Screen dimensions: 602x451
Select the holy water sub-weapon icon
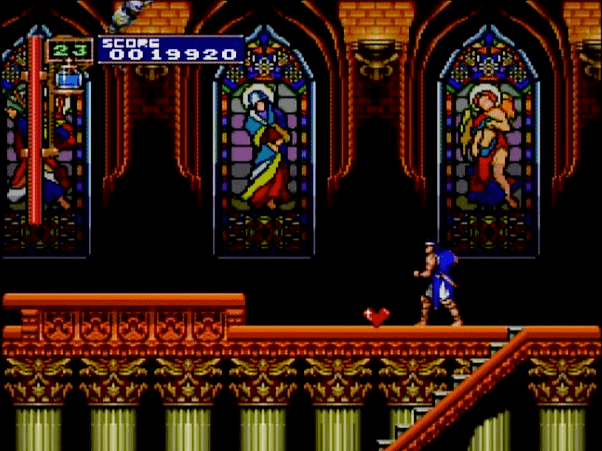tap(70, 77)
